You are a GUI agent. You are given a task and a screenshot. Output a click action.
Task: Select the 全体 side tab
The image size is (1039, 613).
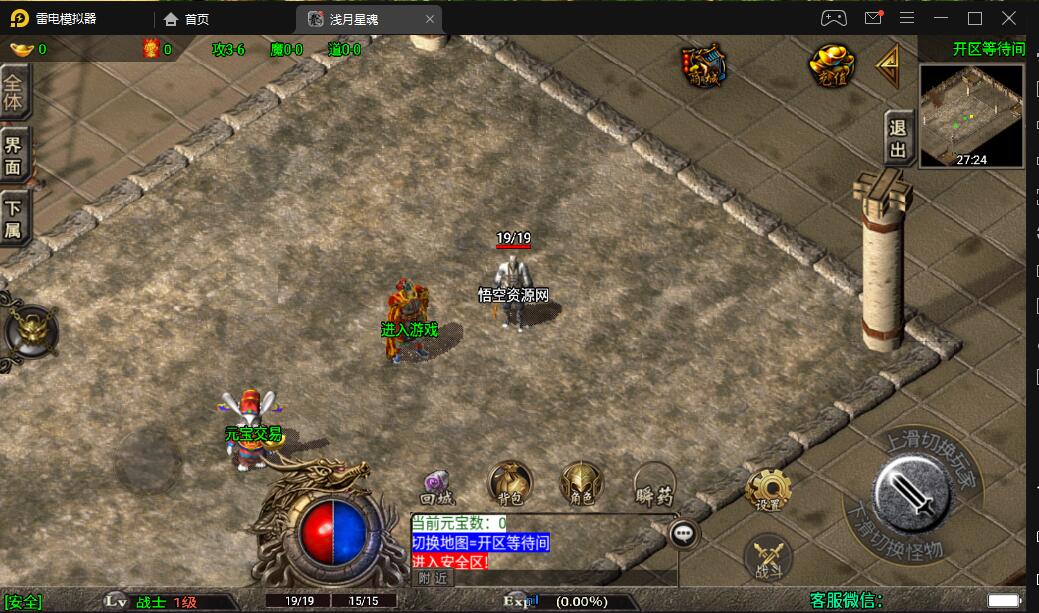14,92
